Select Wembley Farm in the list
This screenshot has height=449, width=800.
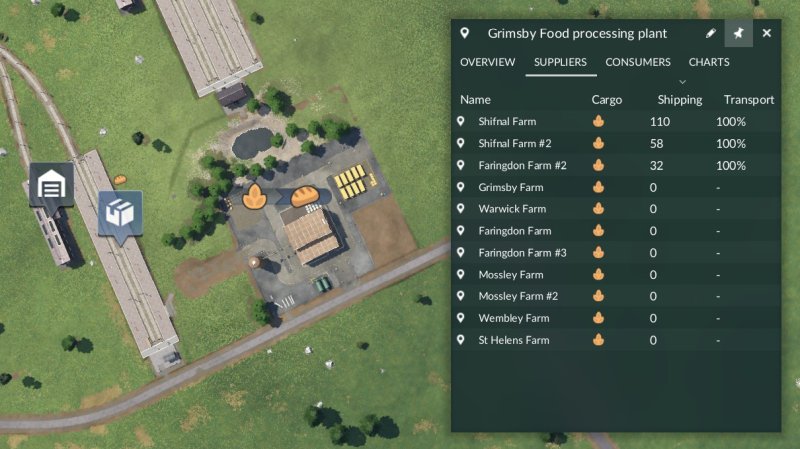pos(514,318)
